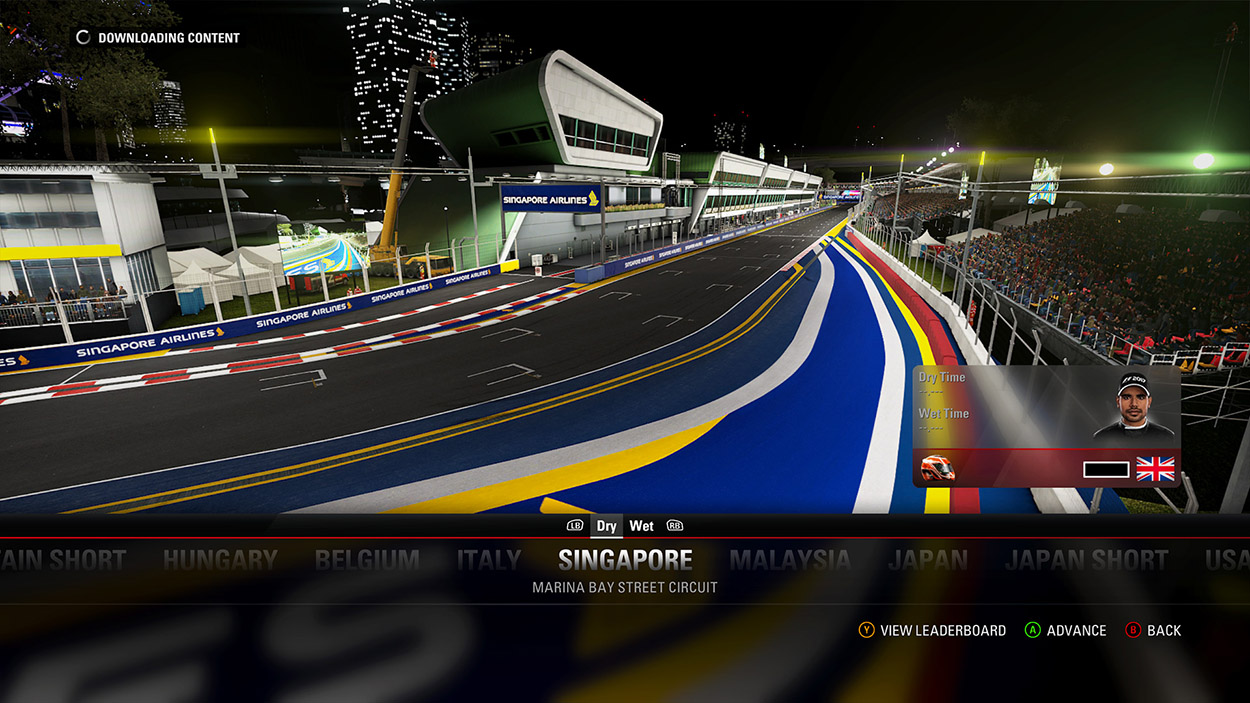This screenshot has height=703, width=1250.
Task: Switch to the Wet weather tab
Action: pos(641,526)
